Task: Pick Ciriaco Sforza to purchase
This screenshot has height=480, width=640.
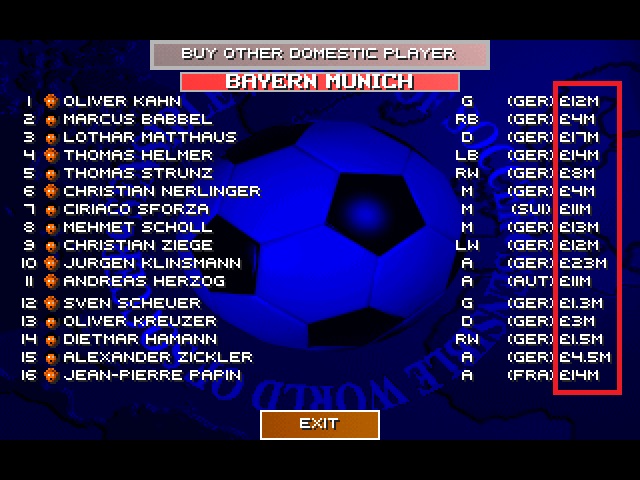Action: (136, 209)
